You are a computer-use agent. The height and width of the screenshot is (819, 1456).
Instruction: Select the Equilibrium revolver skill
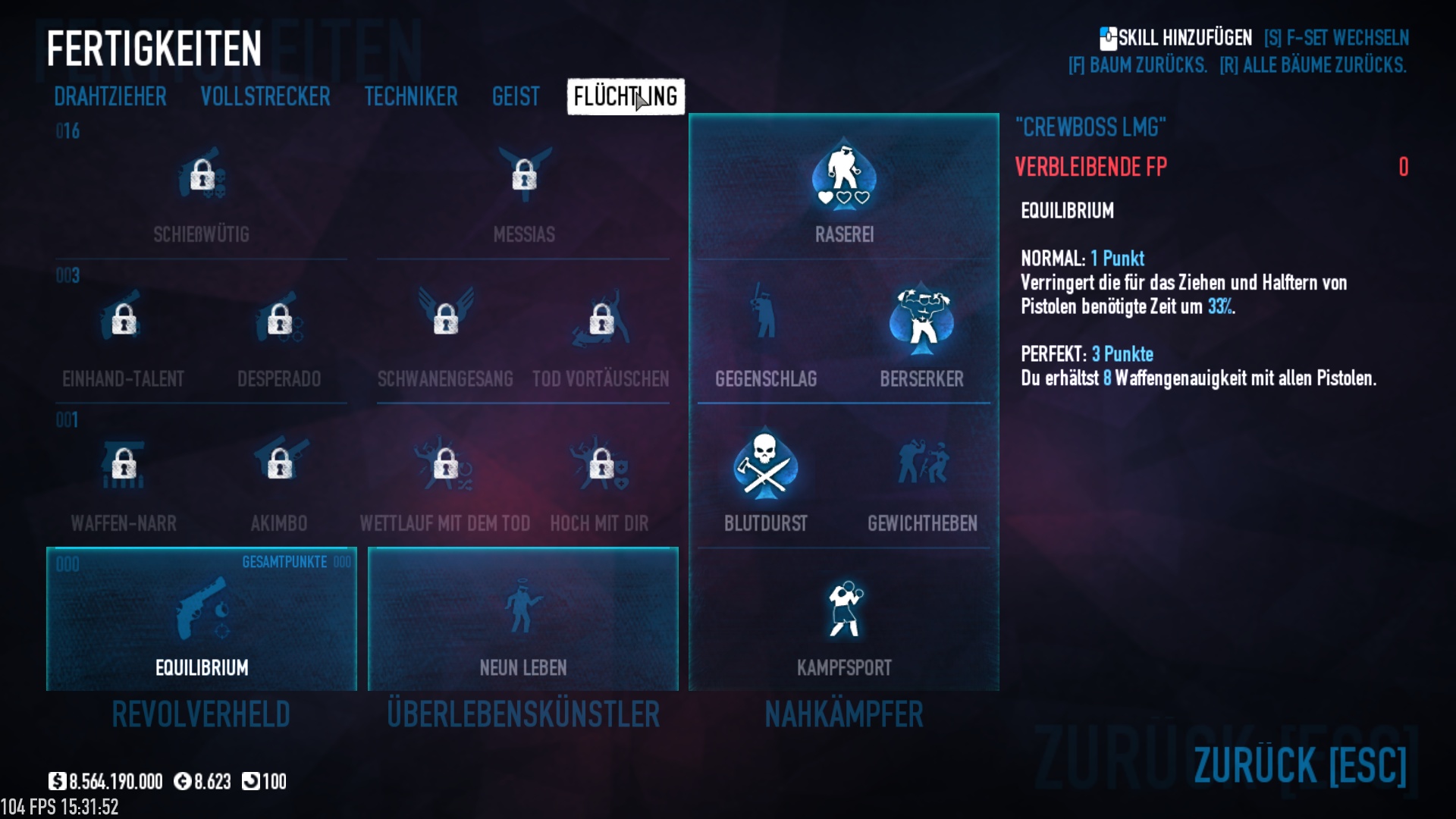pyautogui.click(x=202, y=610)
